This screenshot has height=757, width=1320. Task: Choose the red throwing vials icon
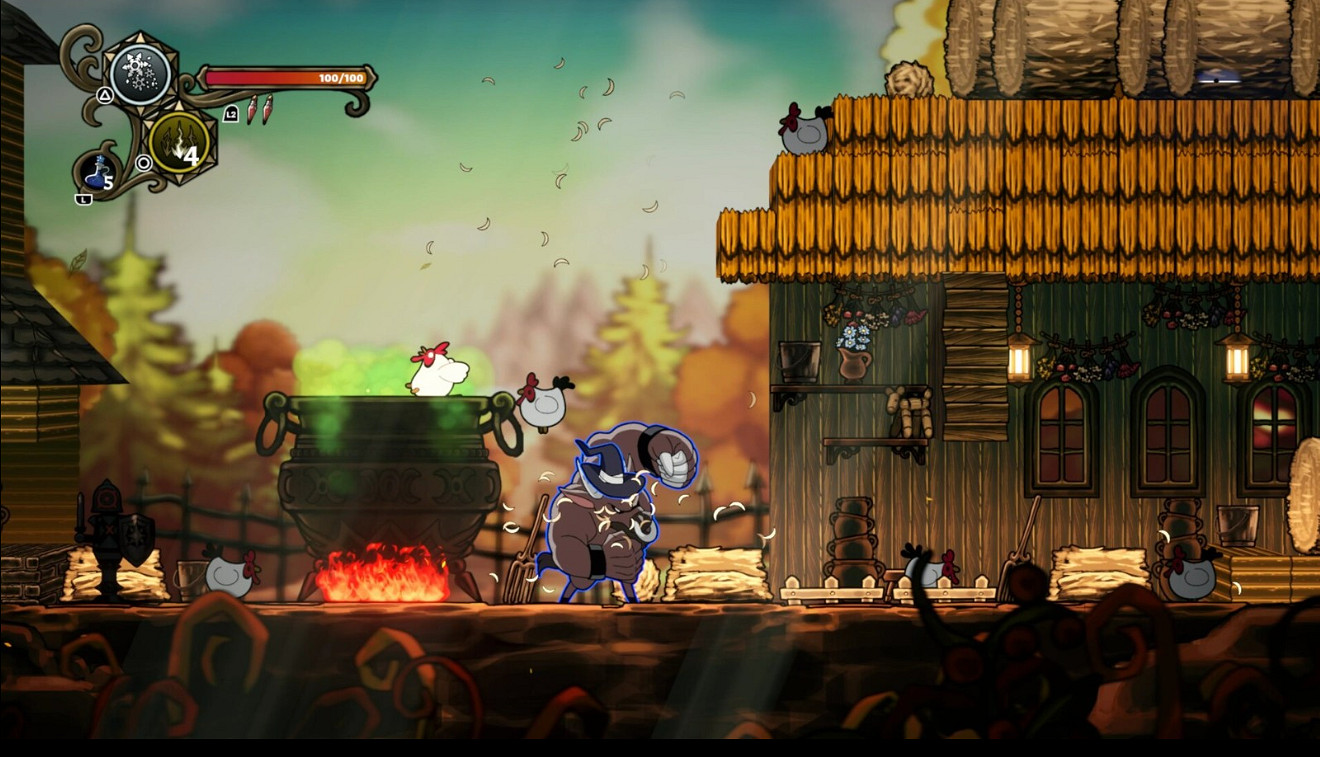pyautogui.click(x=259, y=108)
